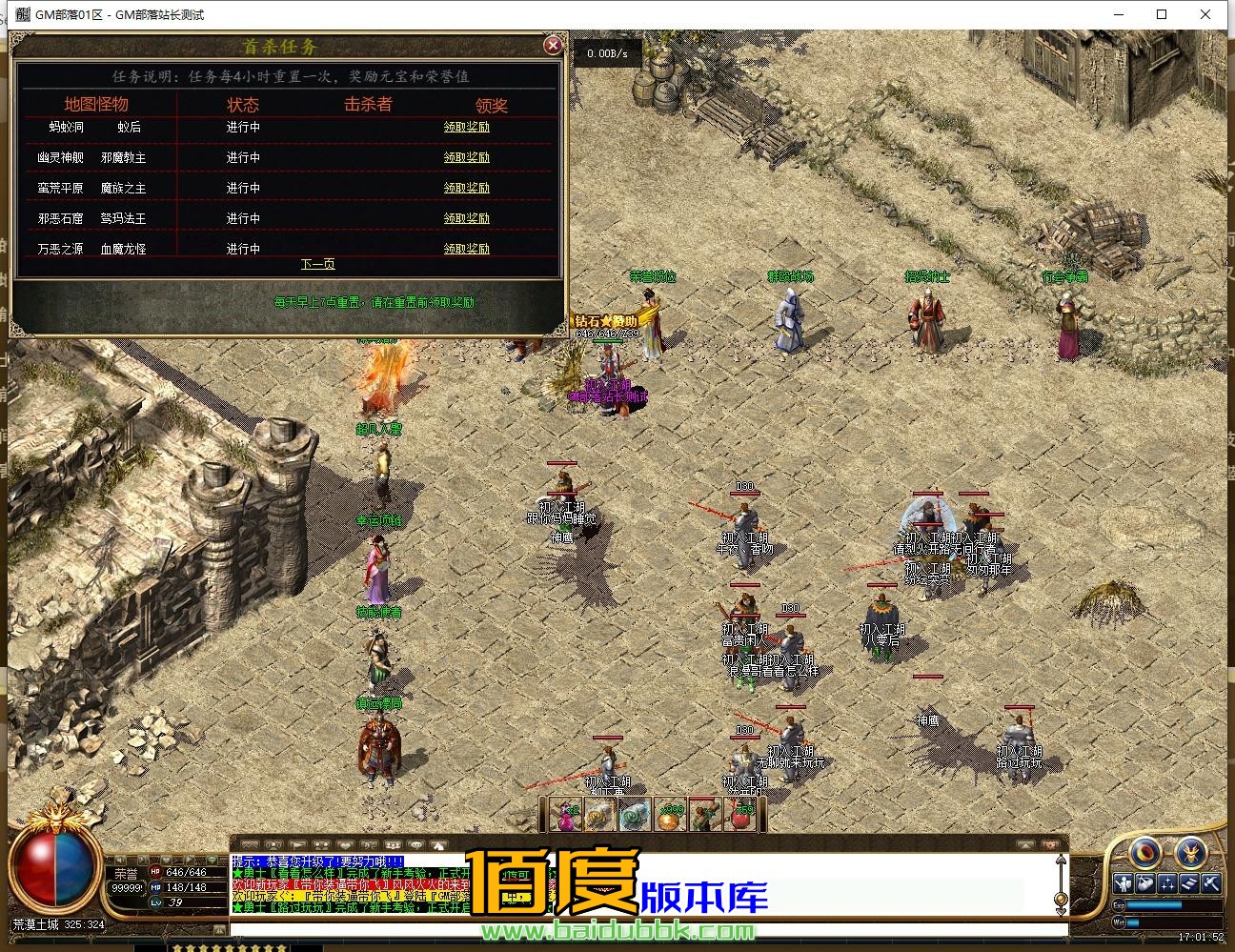The image size is (1235, 952).
Task: Use the red potion stacked x59
Action: click(x=742, y=815)
